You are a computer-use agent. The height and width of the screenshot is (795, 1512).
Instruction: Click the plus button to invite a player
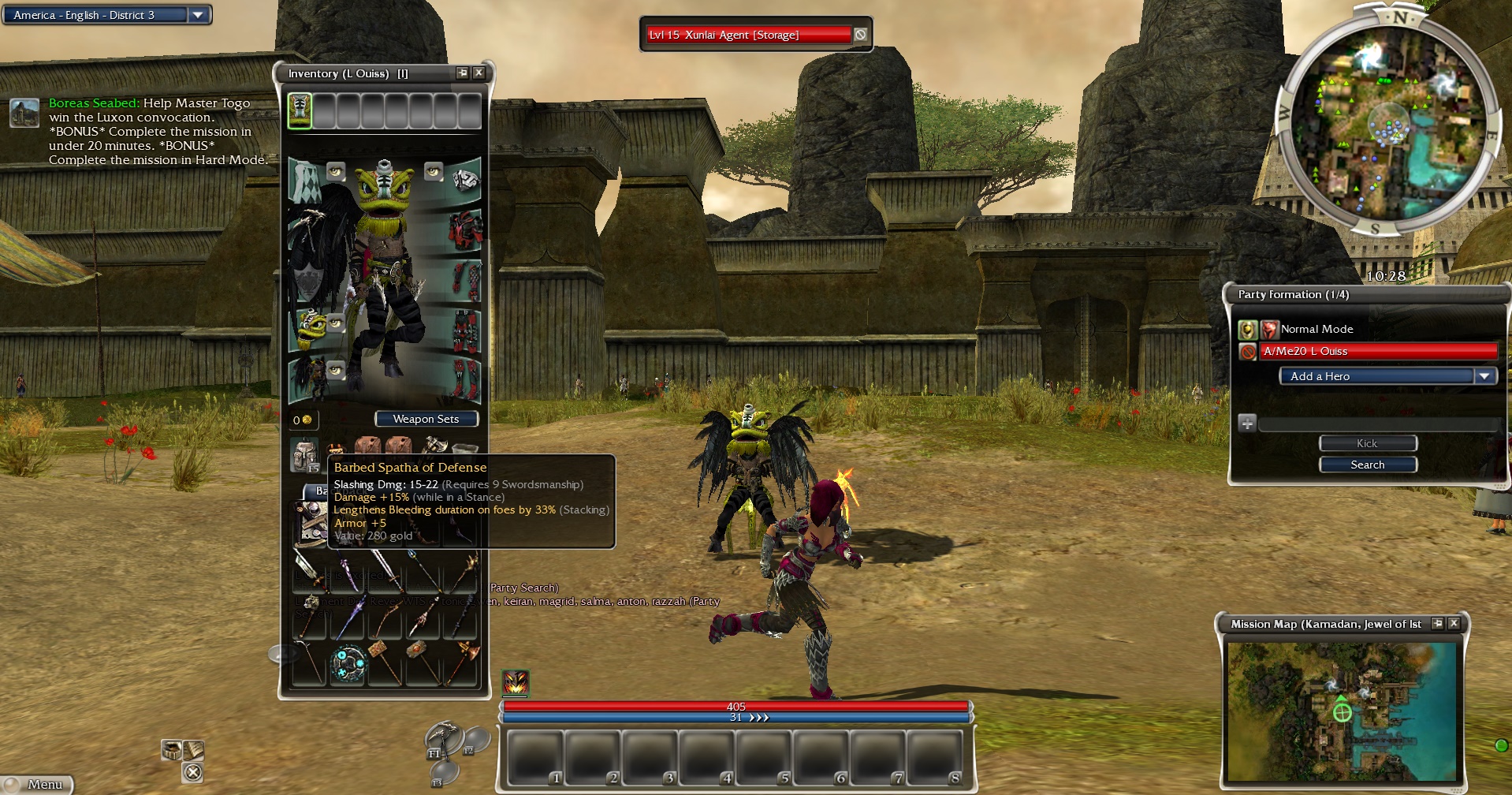[x=1247, y=424]
